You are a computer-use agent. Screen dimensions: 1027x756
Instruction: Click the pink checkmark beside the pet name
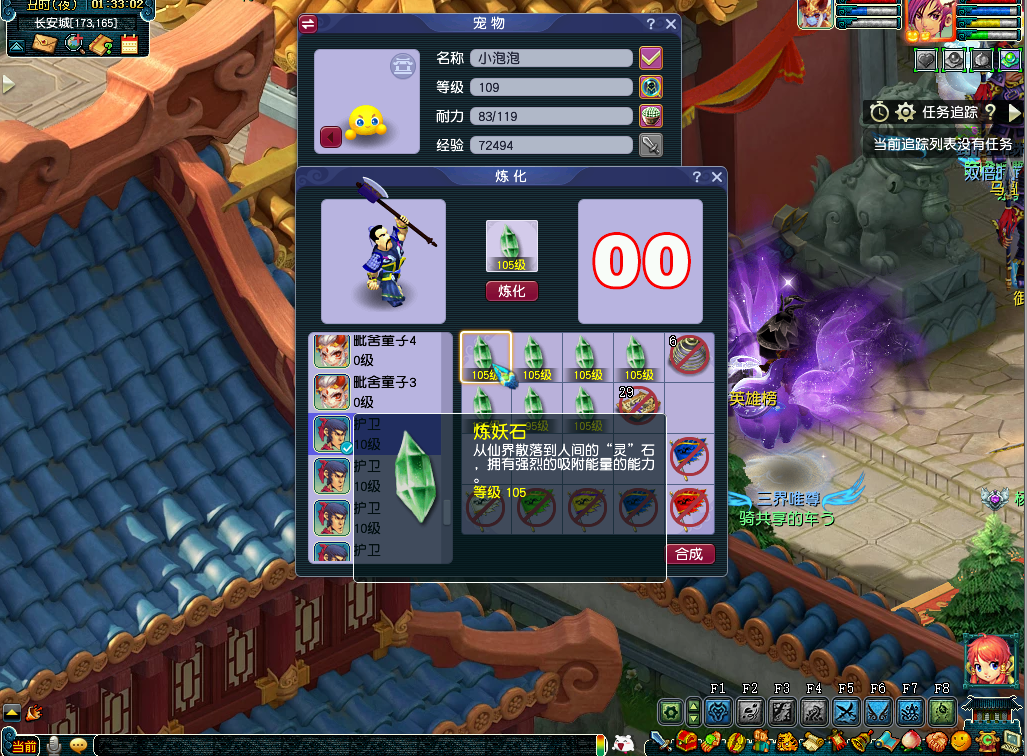(x=651, y=58)
